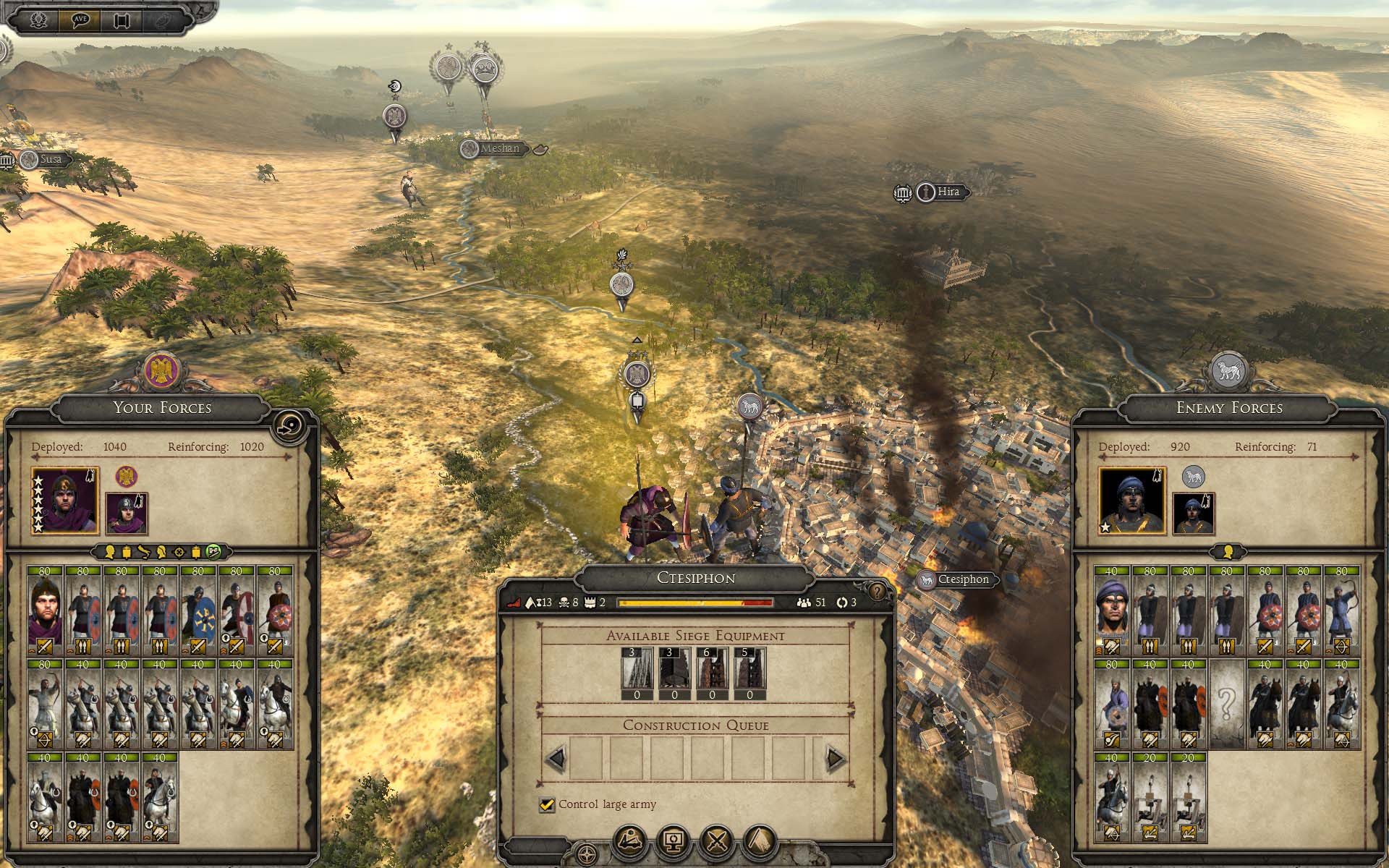This screenshot has width=1389, height=868.
Task: Click the unknown question mark enemy unit card
Action: (x=1226, y=703)
